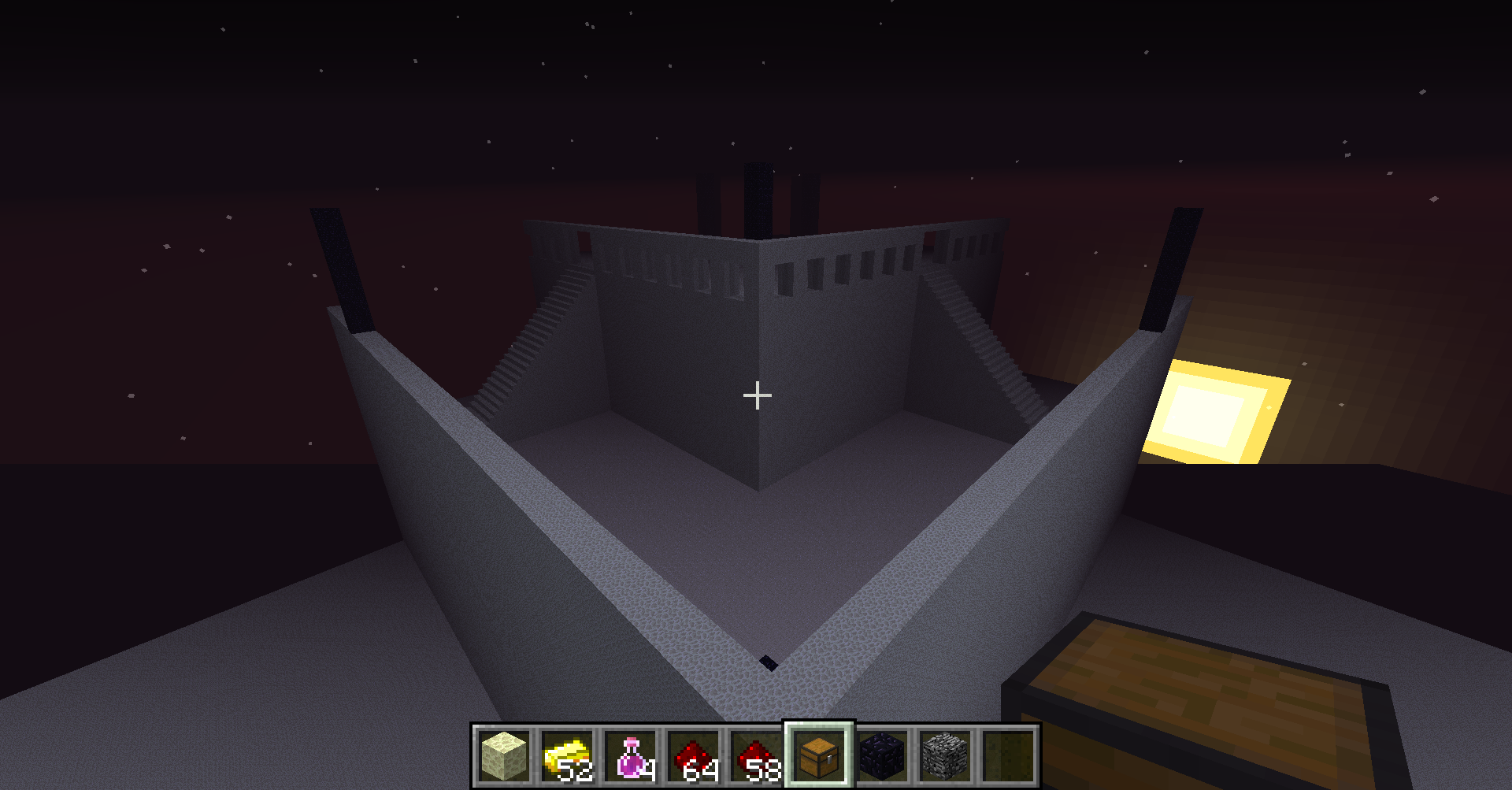Select the empty last hotbar slot

[1008, 755]
